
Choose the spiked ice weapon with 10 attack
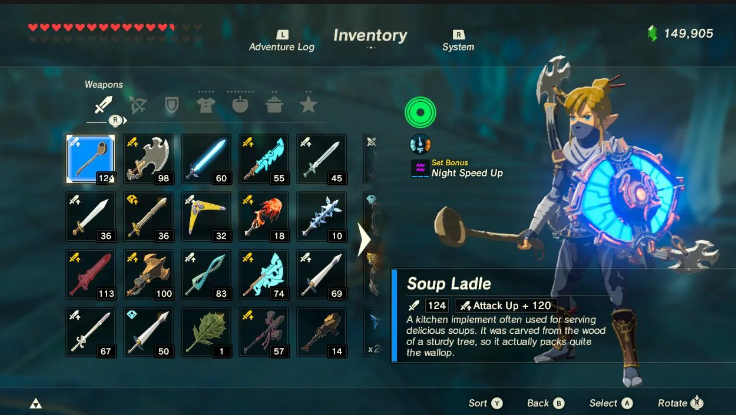pyautogui.click(x=322, y=216)
